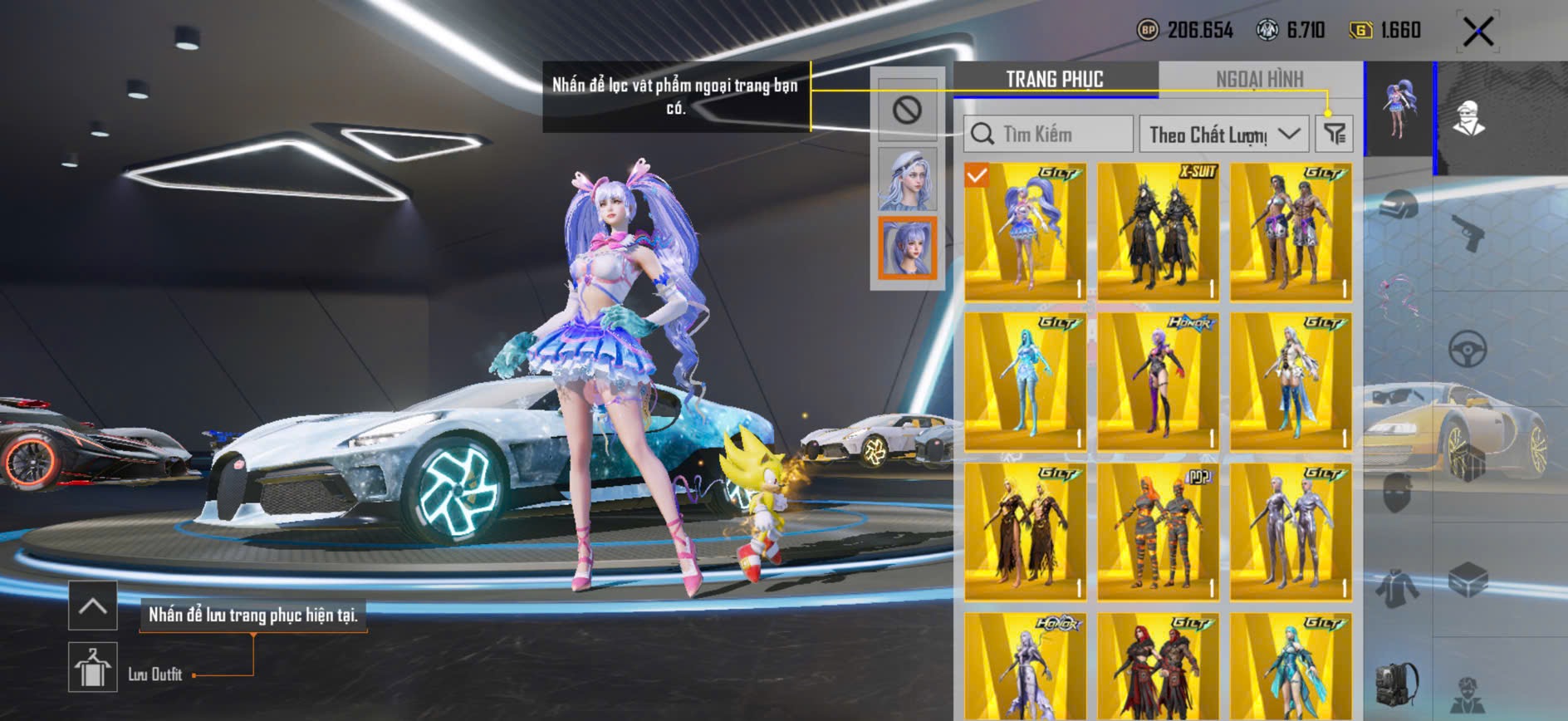
Task: Open the Theo Chất Lượng sort dropdown
Action: 1223,134
